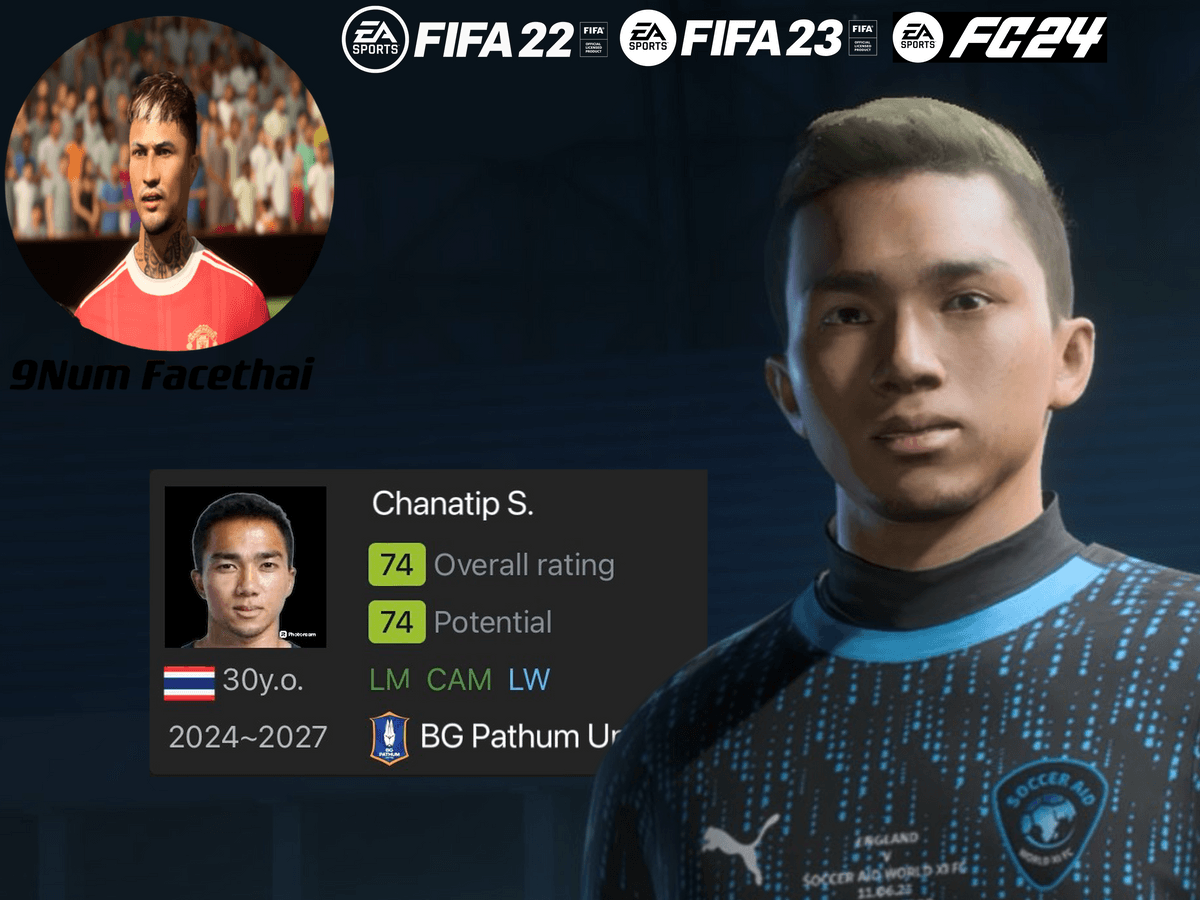Open the Chanatip S. player name link

(x=452, y=504)
